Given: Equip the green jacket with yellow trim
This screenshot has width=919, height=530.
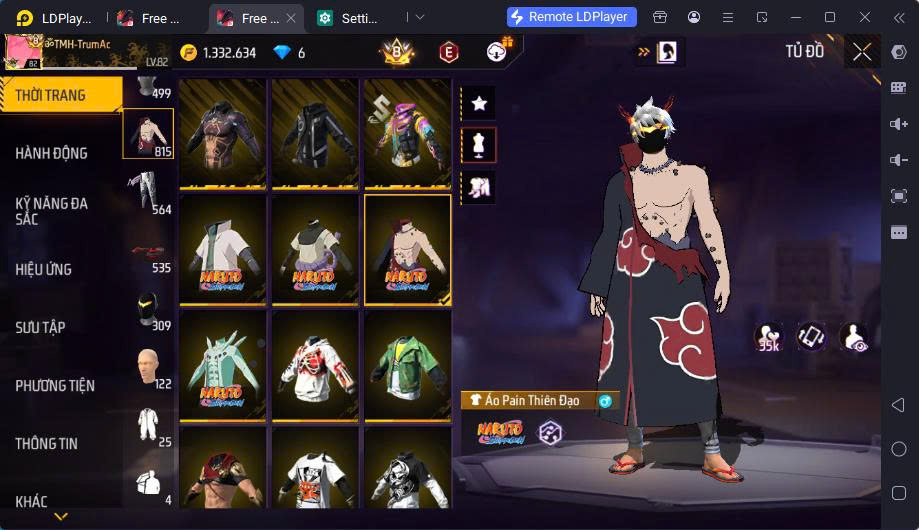Looking at the screenshot, I should 407,365.
